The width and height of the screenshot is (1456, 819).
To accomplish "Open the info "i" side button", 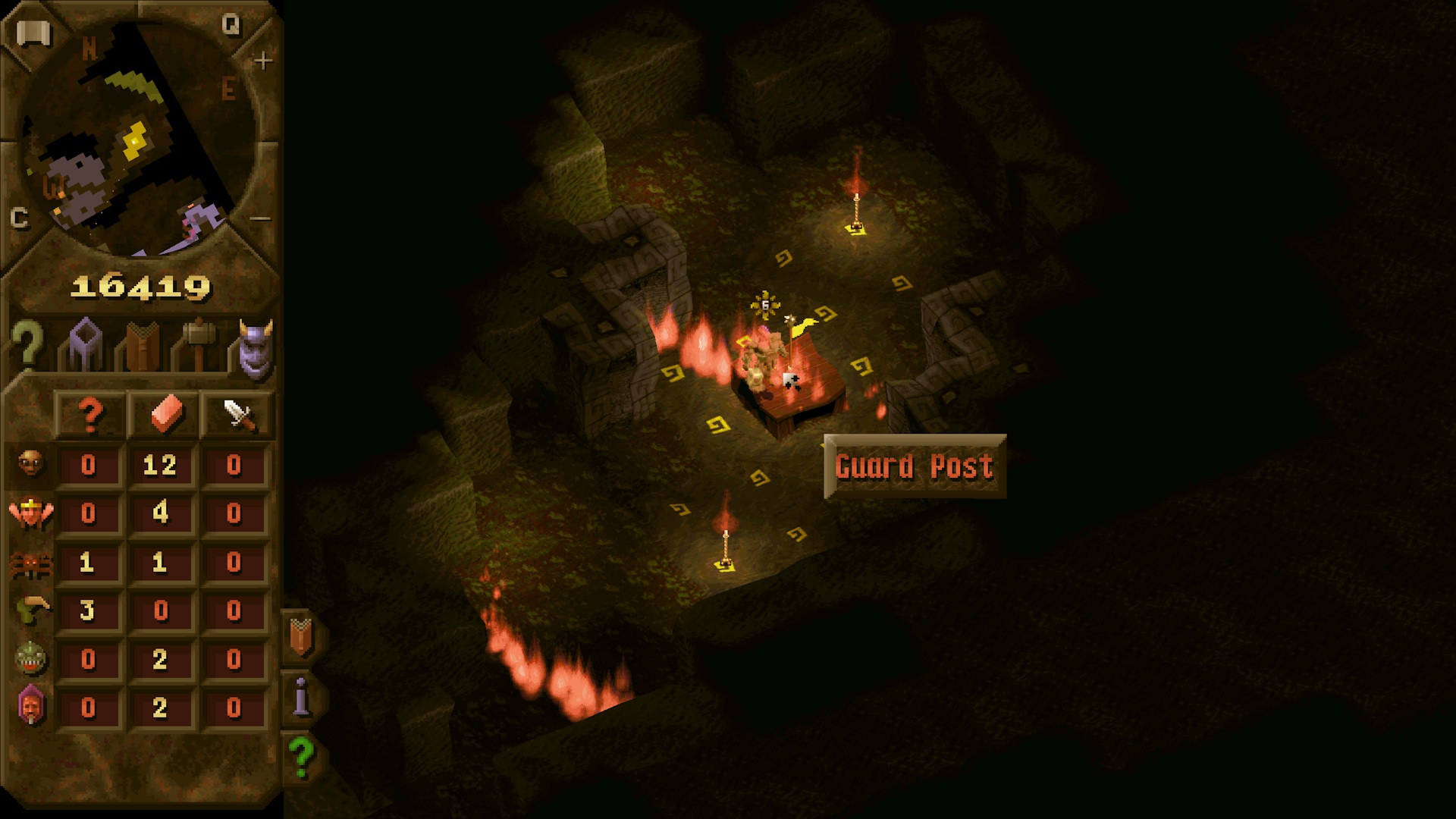I will pyautogui.click(x=302, y=696).
